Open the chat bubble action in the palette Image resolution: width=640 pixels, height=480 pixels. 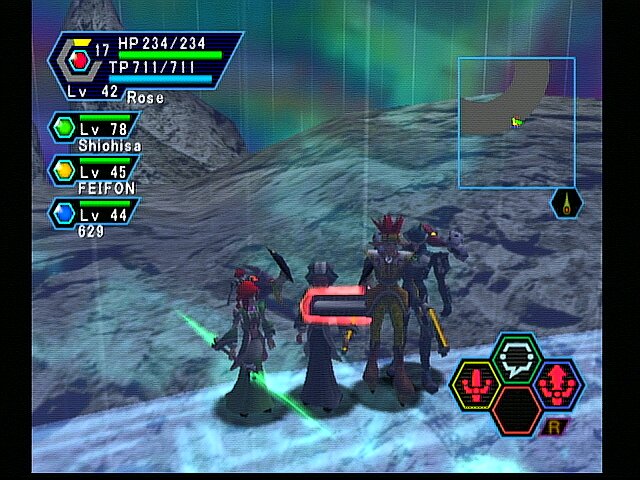pos(516,357)
